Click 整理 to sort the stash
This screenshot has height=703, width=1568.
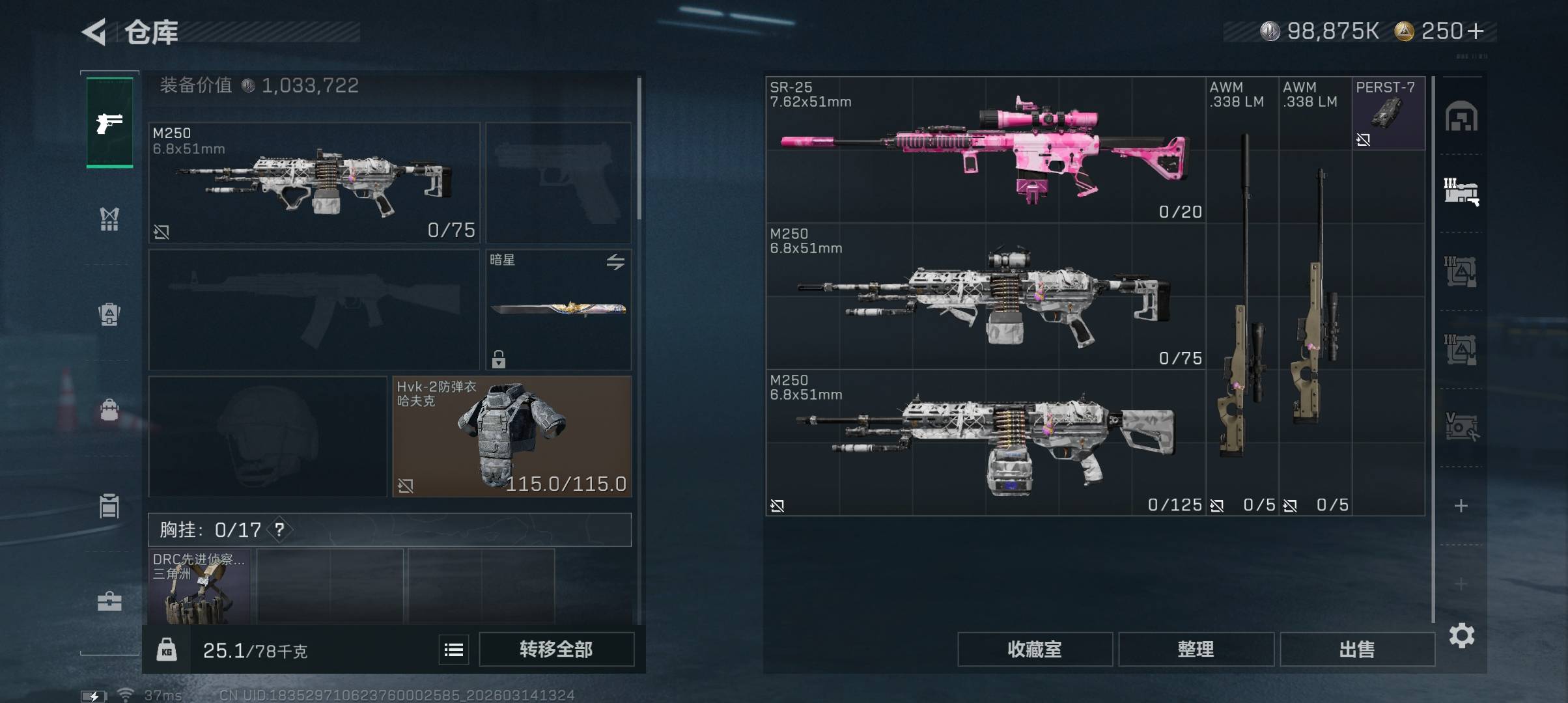(1196, 649)
